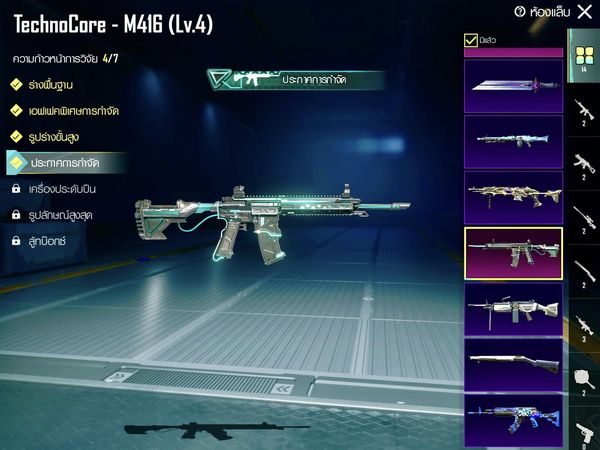Close the TechnoCore weapon screen
The height and width of the screenshot is (450, 600).
pos(585,12)
